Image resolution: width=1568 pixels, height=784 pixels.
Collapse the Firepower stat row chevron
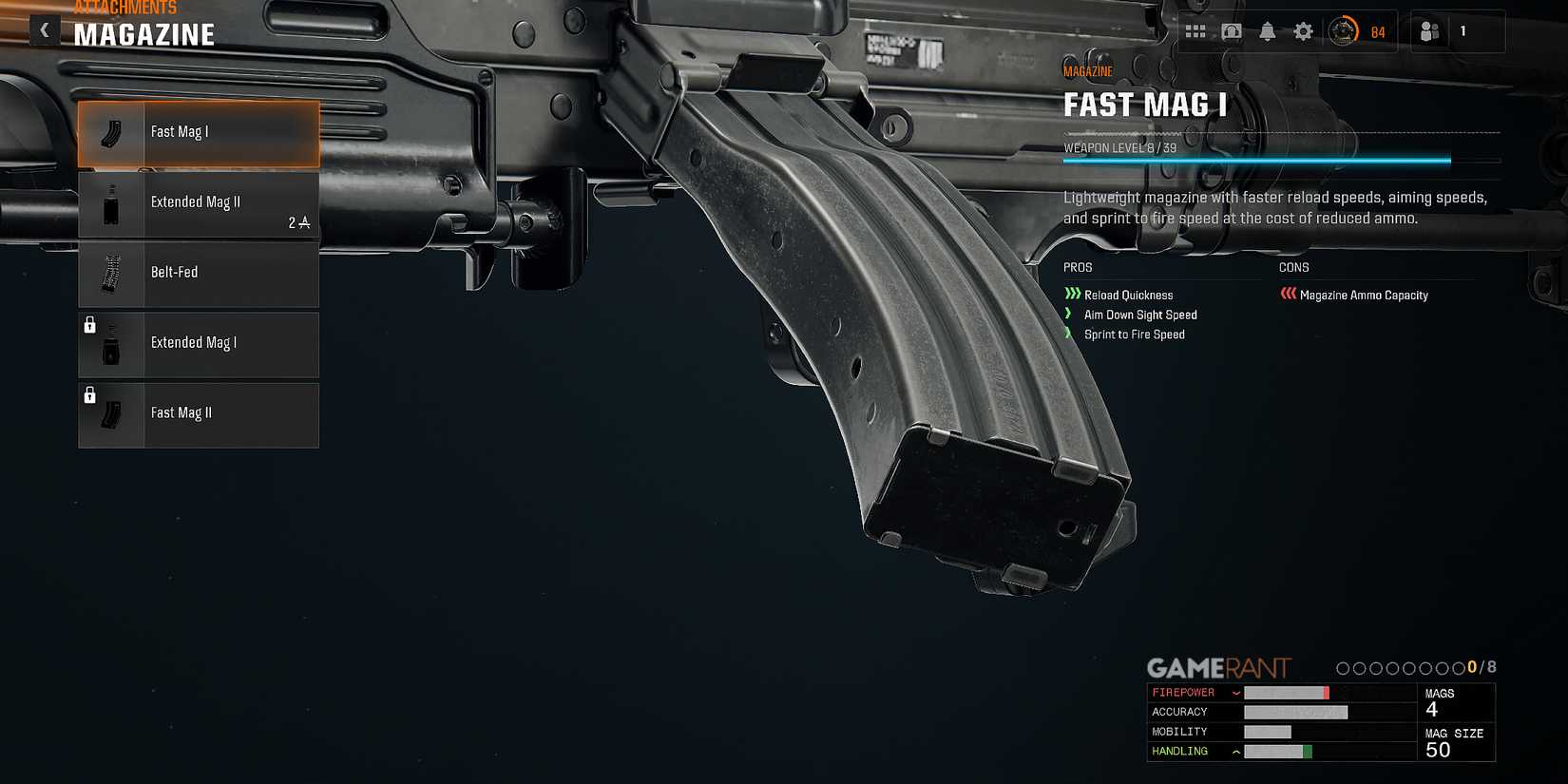(1235, 692)
